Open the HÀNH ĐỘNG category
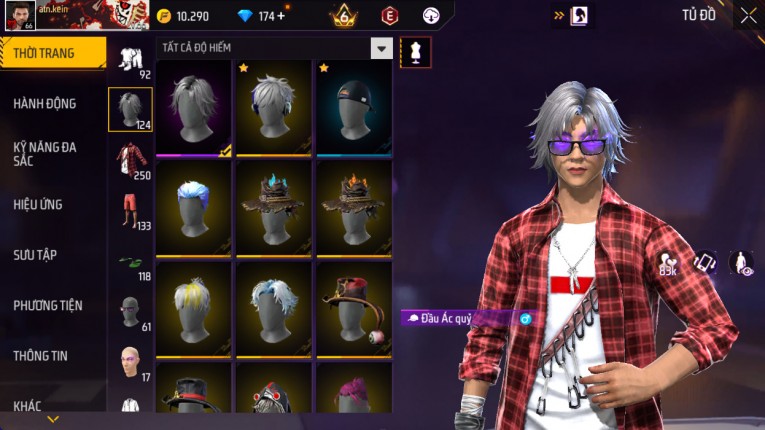This screenshot has height=430, width=765. 45,103
